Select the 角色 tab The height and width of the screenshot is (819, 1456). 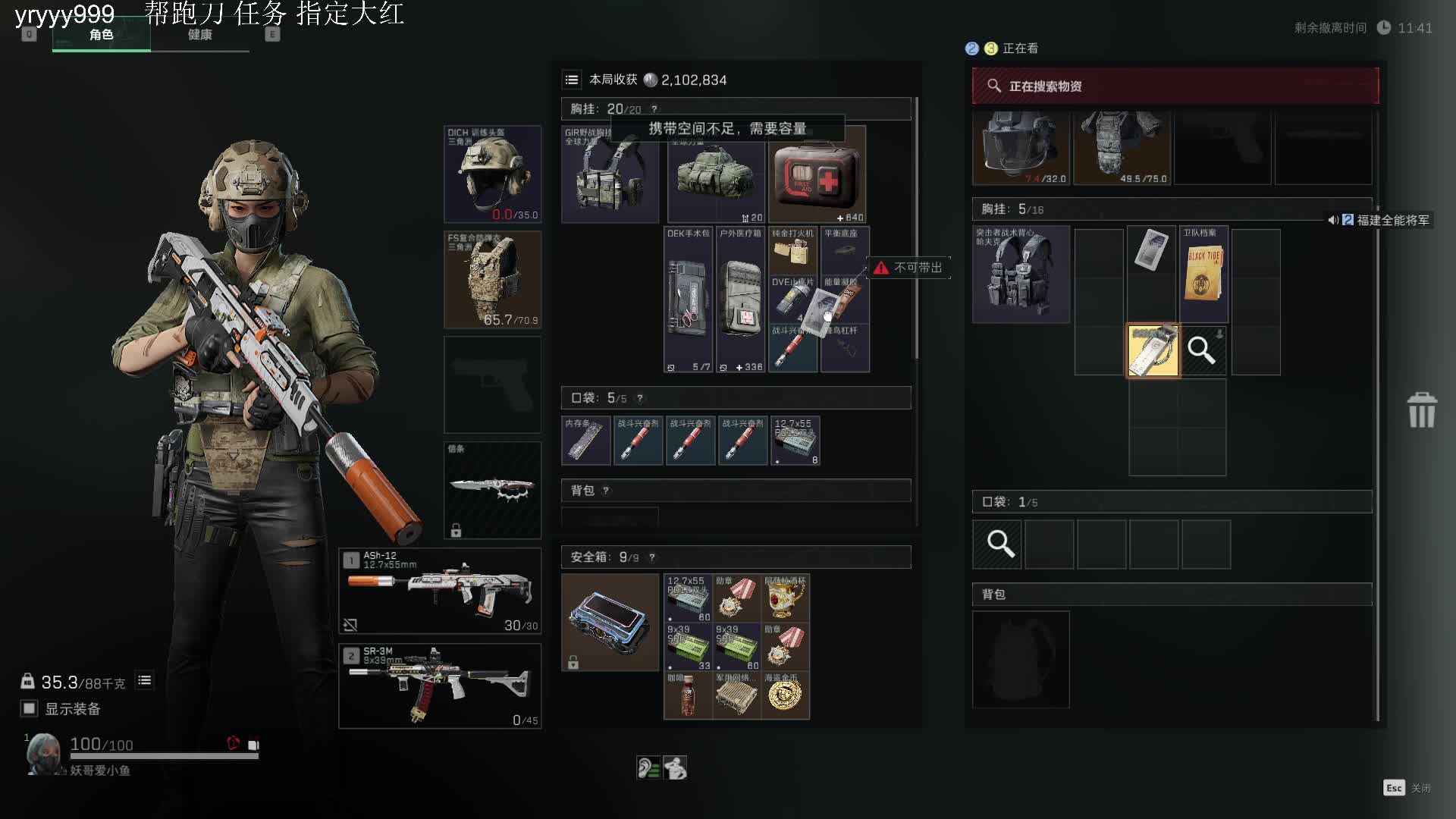[x=102, y=35]
